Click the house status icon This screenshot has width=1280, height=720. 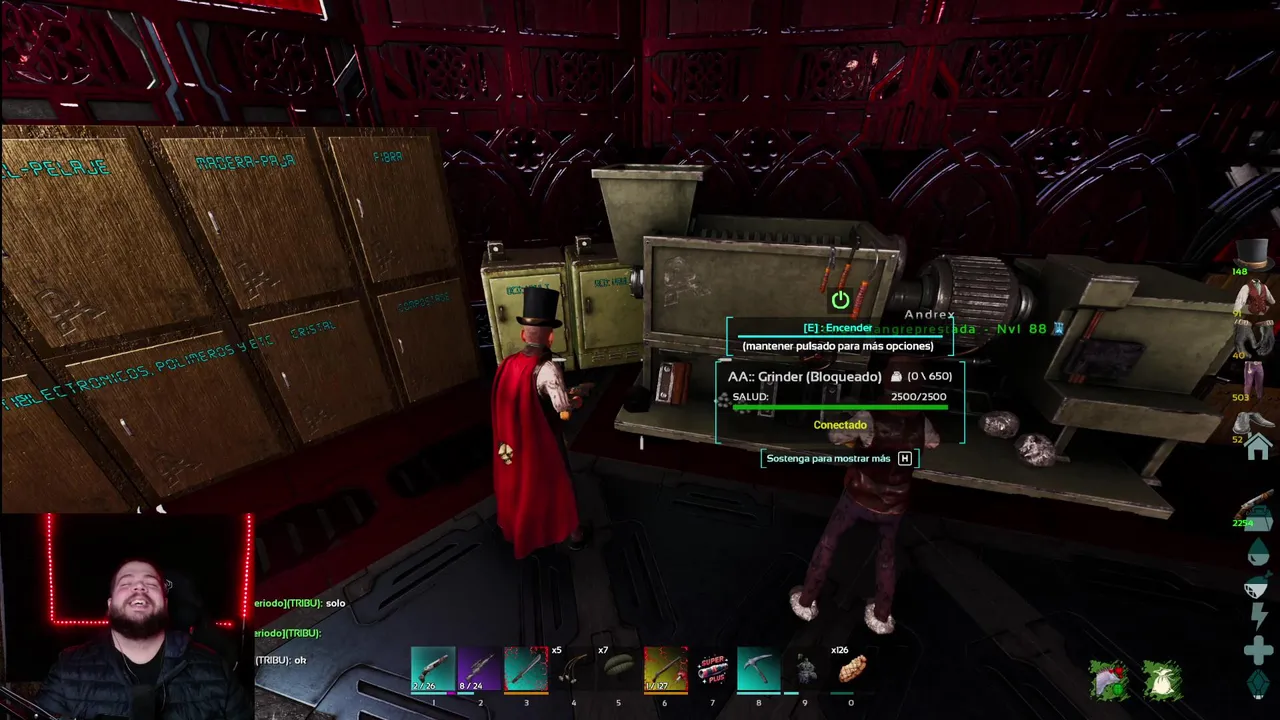pyautogui.click(x=1258, y=447)
